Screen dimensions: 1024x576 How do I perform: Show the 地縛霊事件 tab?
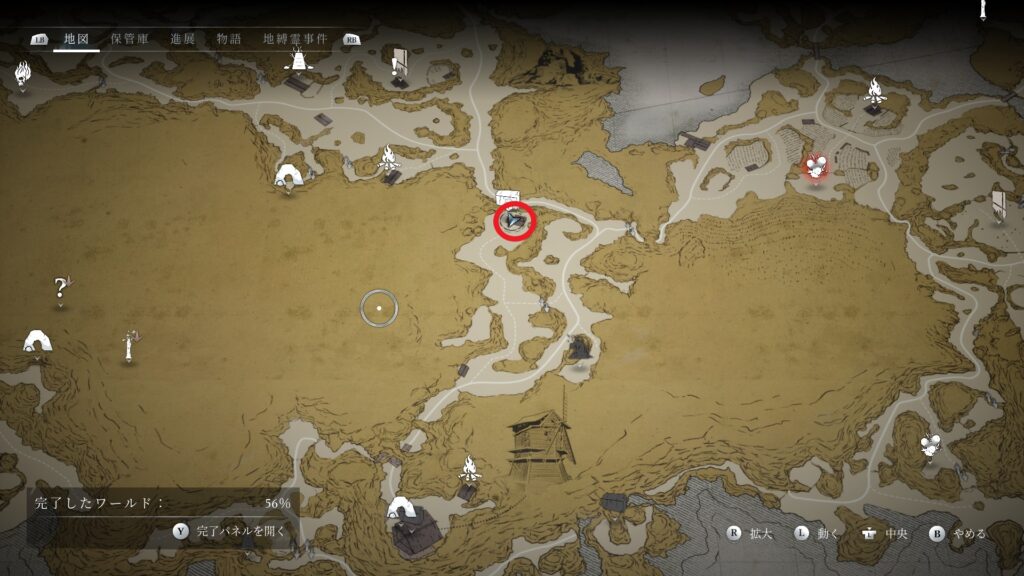coord(295,38)
